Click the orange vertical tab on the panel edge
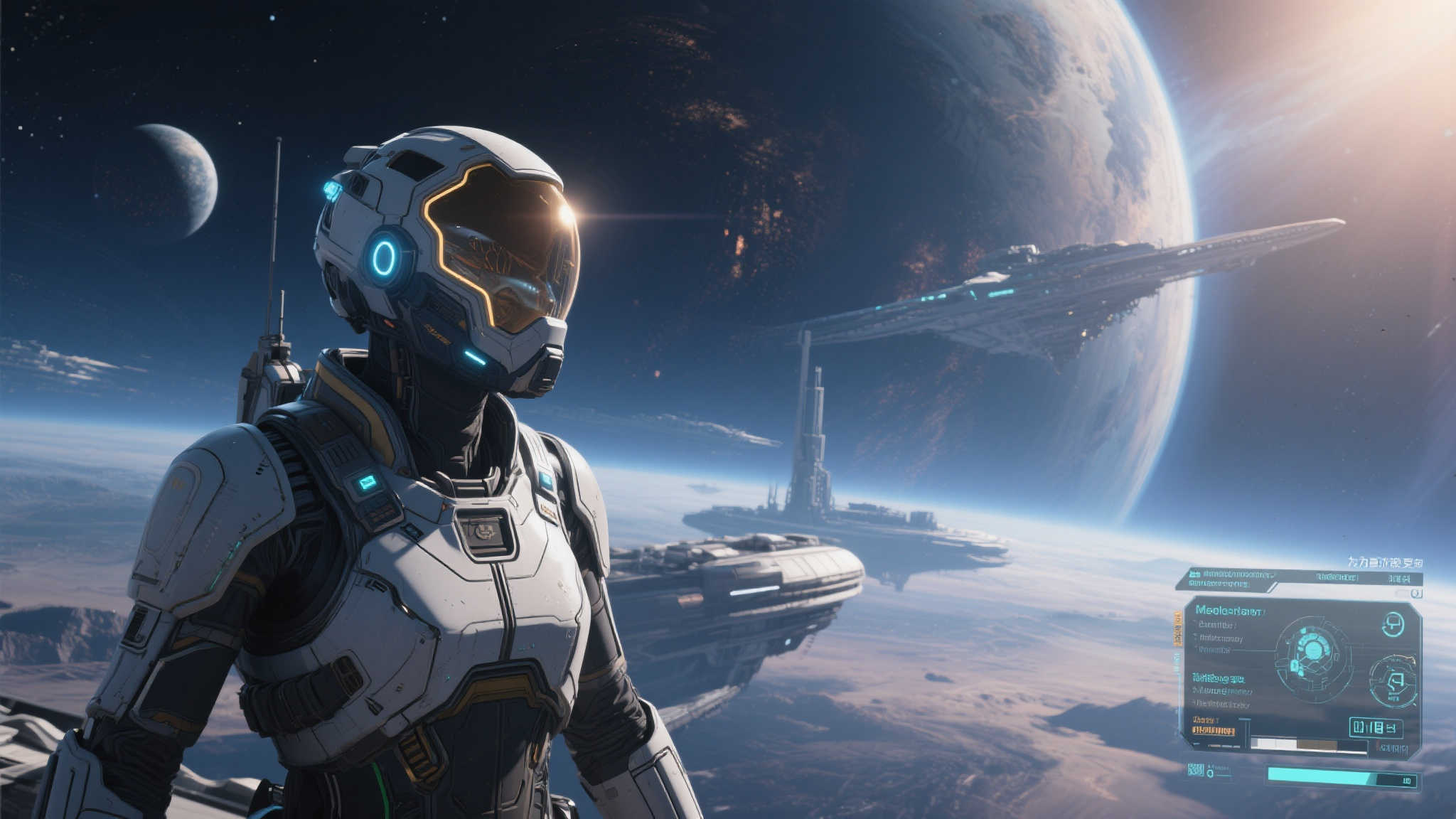Screen dimensions: 1456x819 click(x=1177, y=629)
